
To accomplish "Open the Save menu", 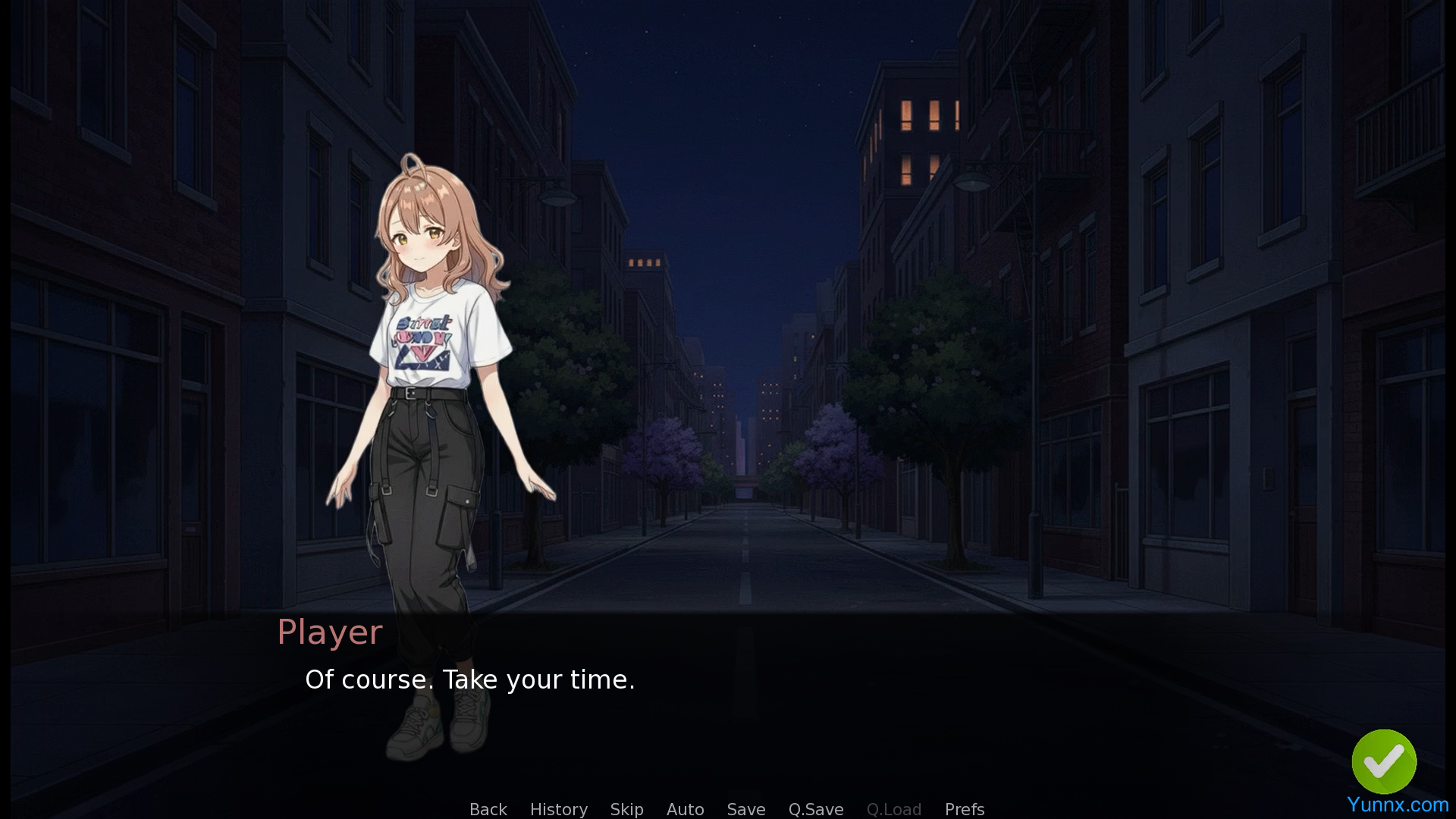I will [x=745, y=809].
